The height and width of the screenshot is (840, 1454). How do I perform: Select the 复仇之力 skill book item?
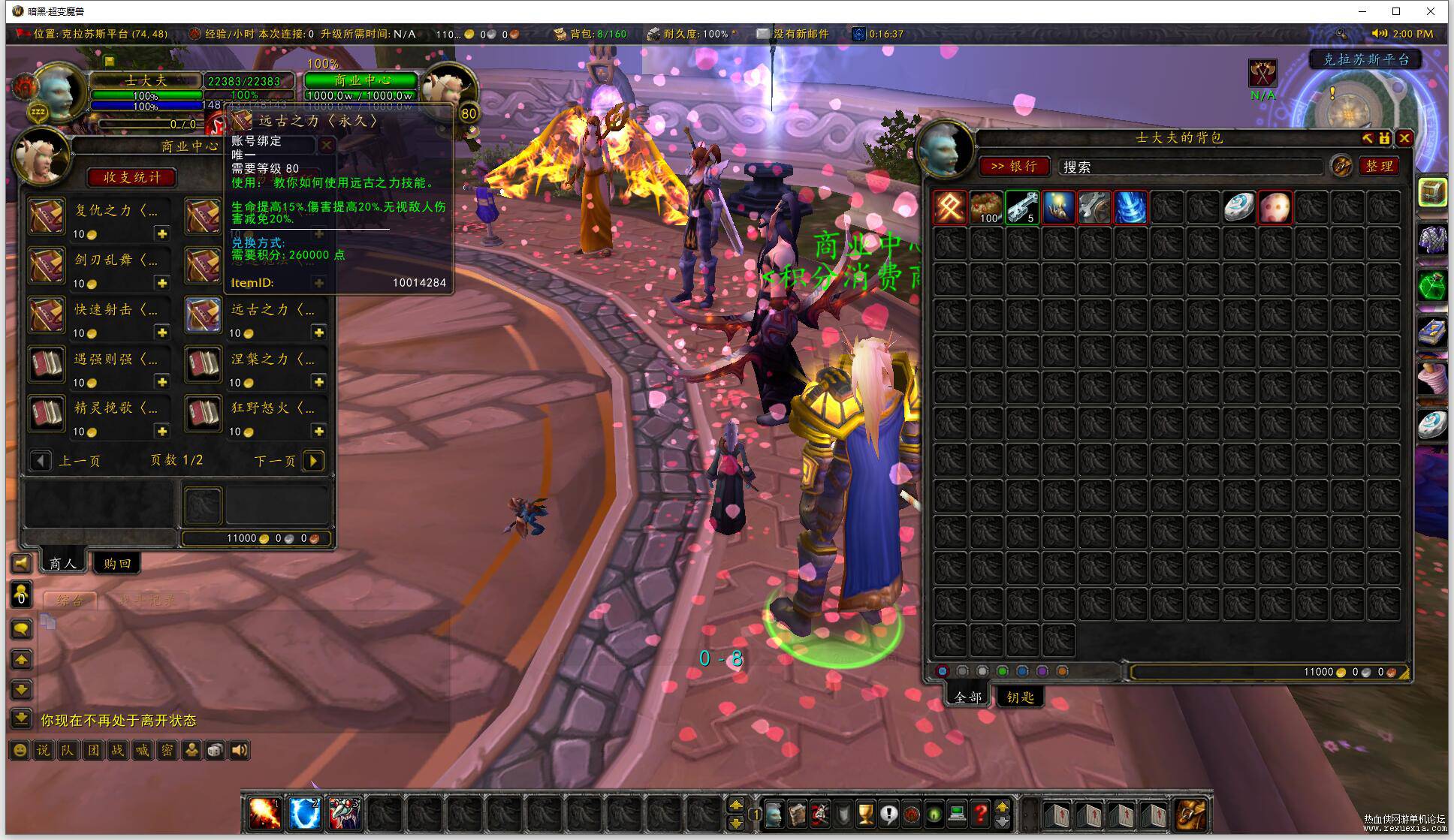tap(47, 217)
